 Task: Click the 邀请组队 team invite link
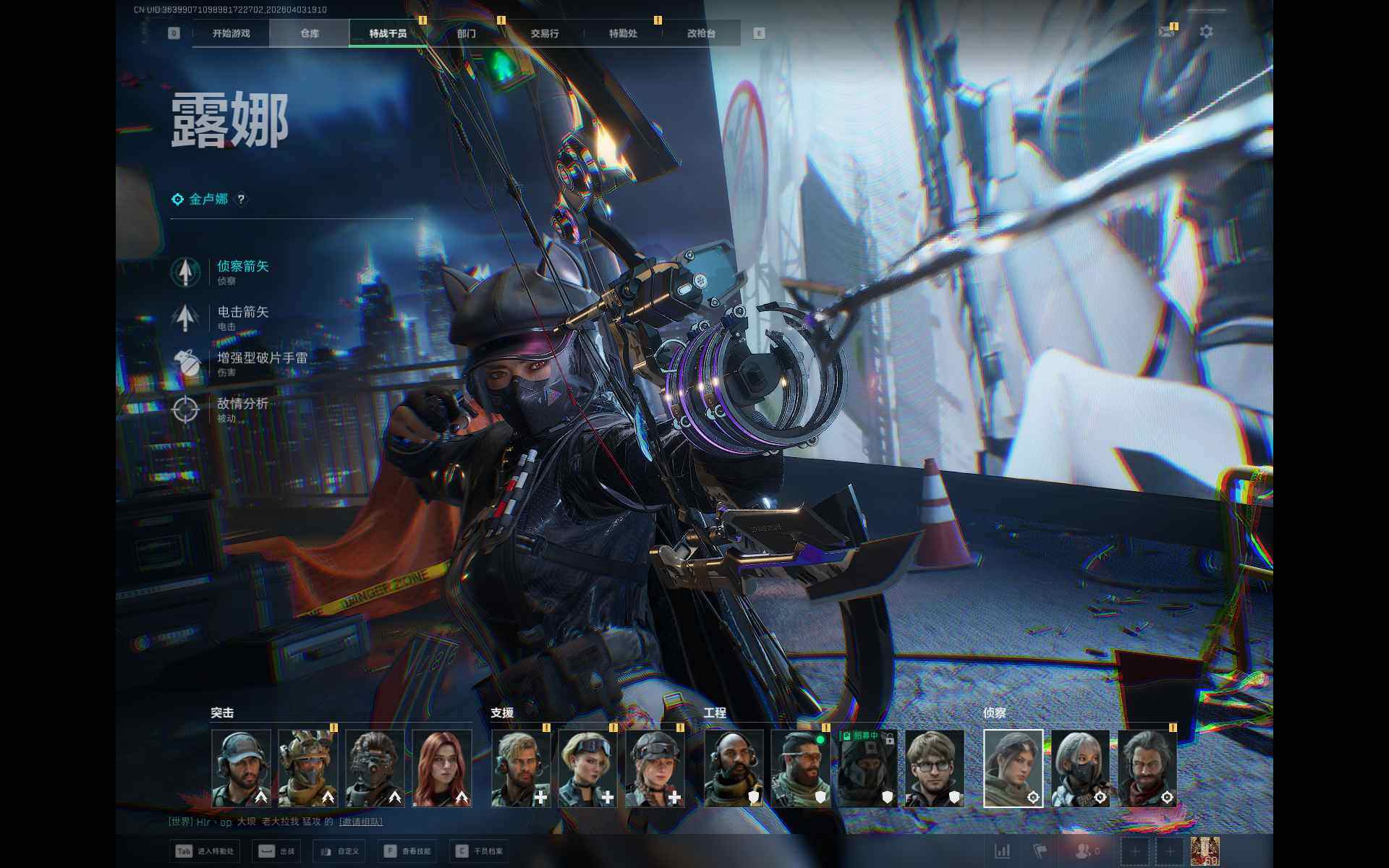[x=361, y=822]
